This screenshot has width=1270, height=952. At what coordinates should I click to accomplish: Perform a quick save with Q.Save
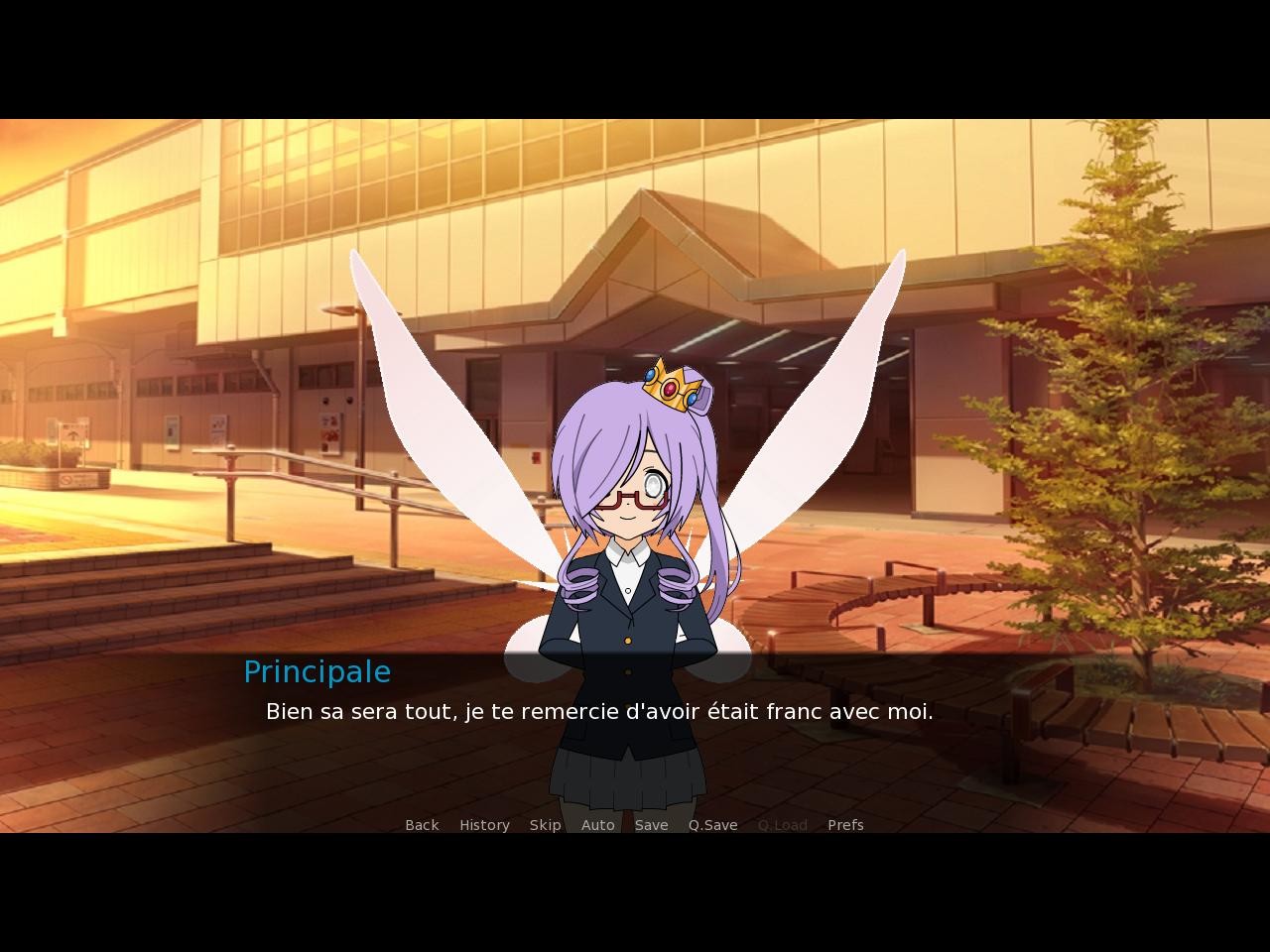[x=712, y=824]
